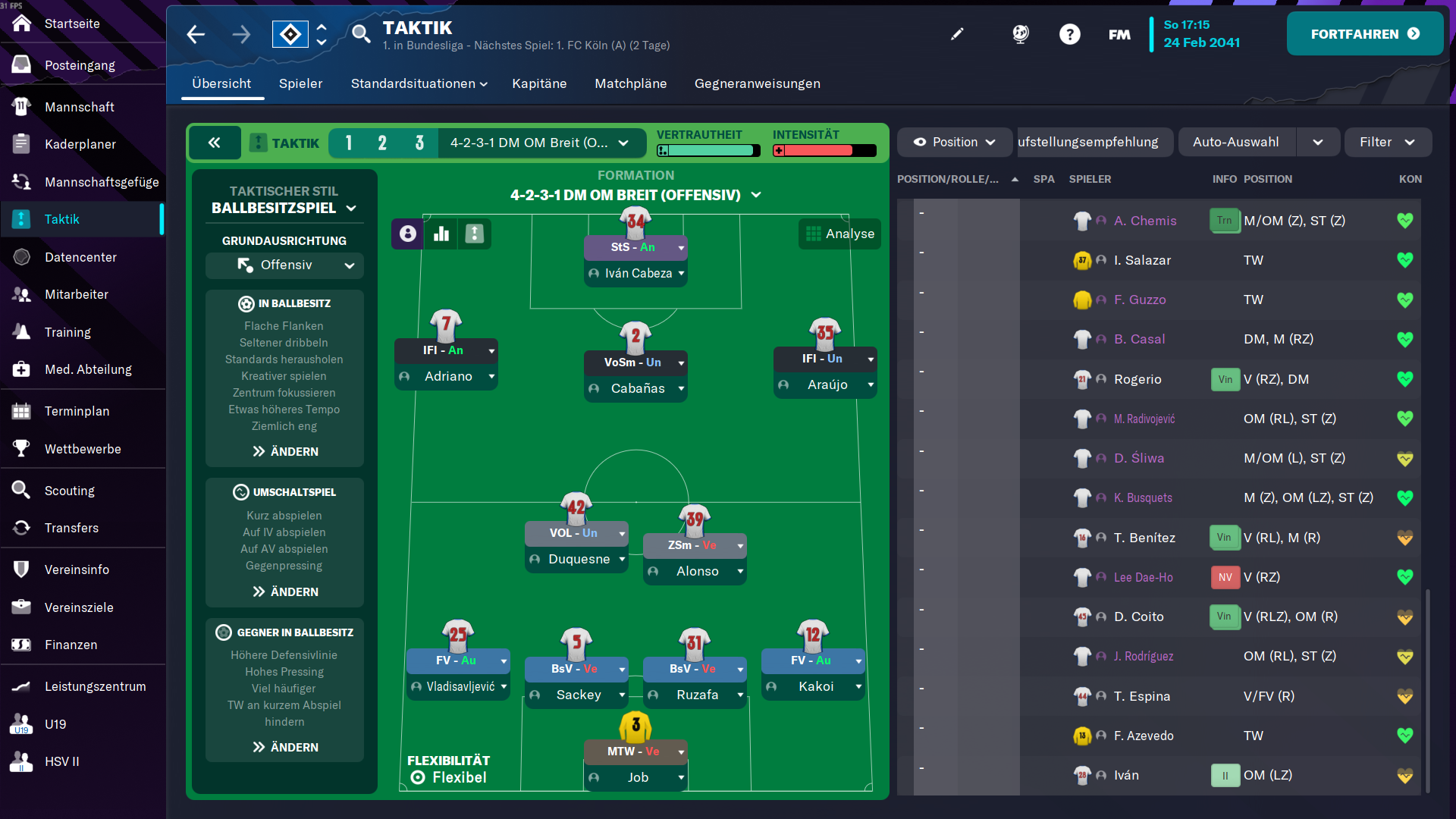Open the role dropdown for Iván Cabeza
The height and width of the screenshot is (819, 1456).
point(635,247)
